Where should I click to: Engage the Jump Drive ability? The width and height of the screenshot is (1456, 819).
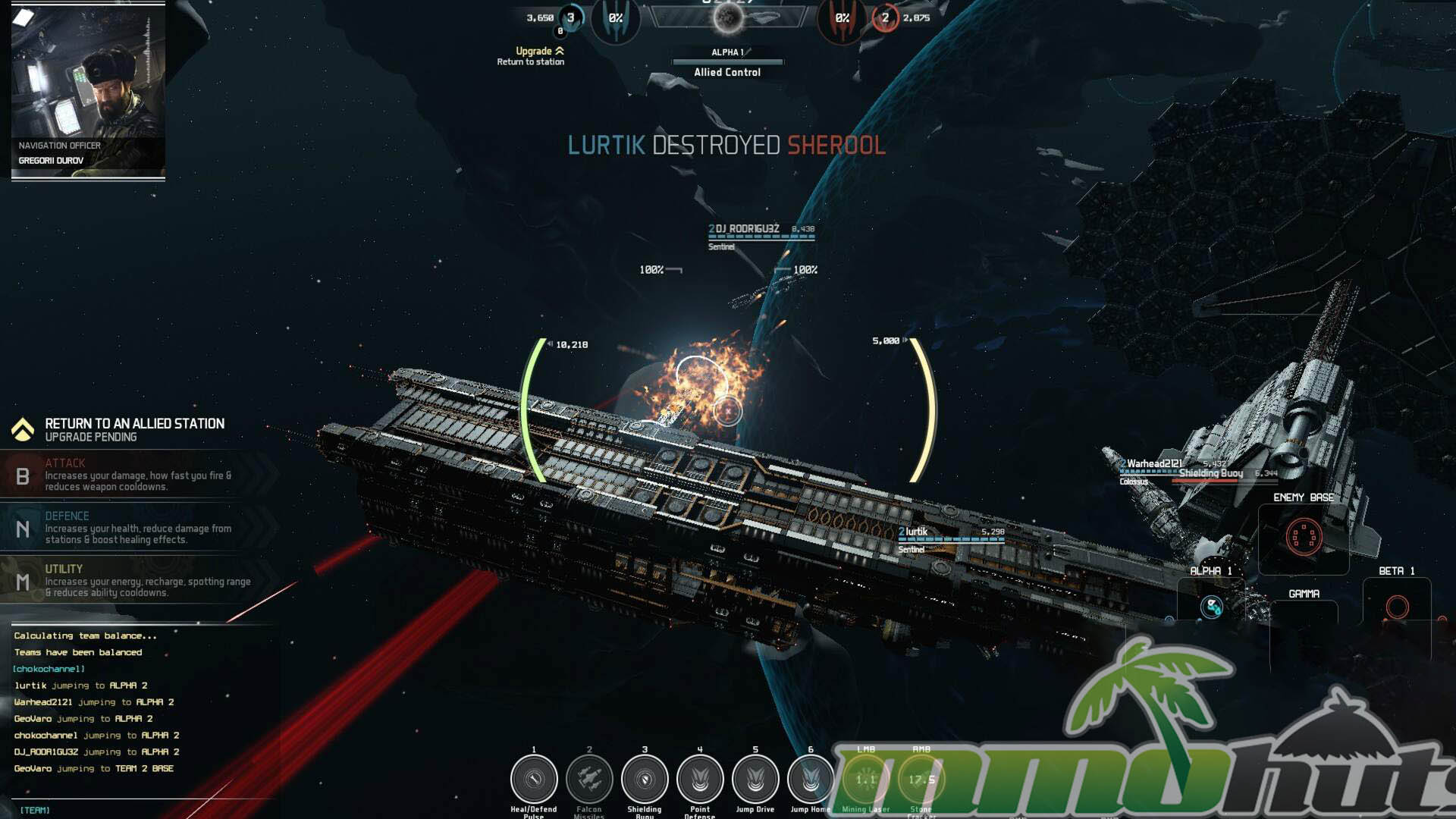pyautogui.click(x=755, y=779)
